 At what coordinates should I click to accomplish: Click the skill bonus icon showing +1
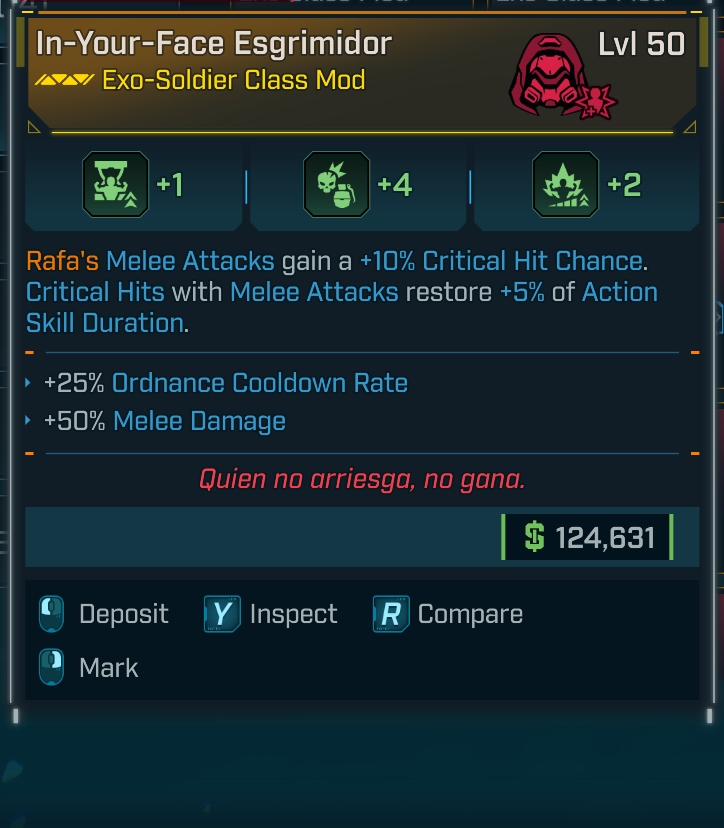pyautogui.click(x=115, y=185)
